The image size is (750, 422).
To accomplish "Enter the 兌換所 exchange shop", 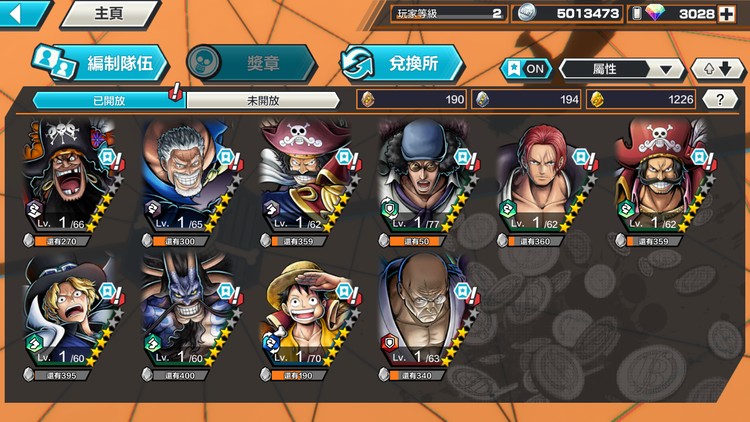I will [402, 62].
